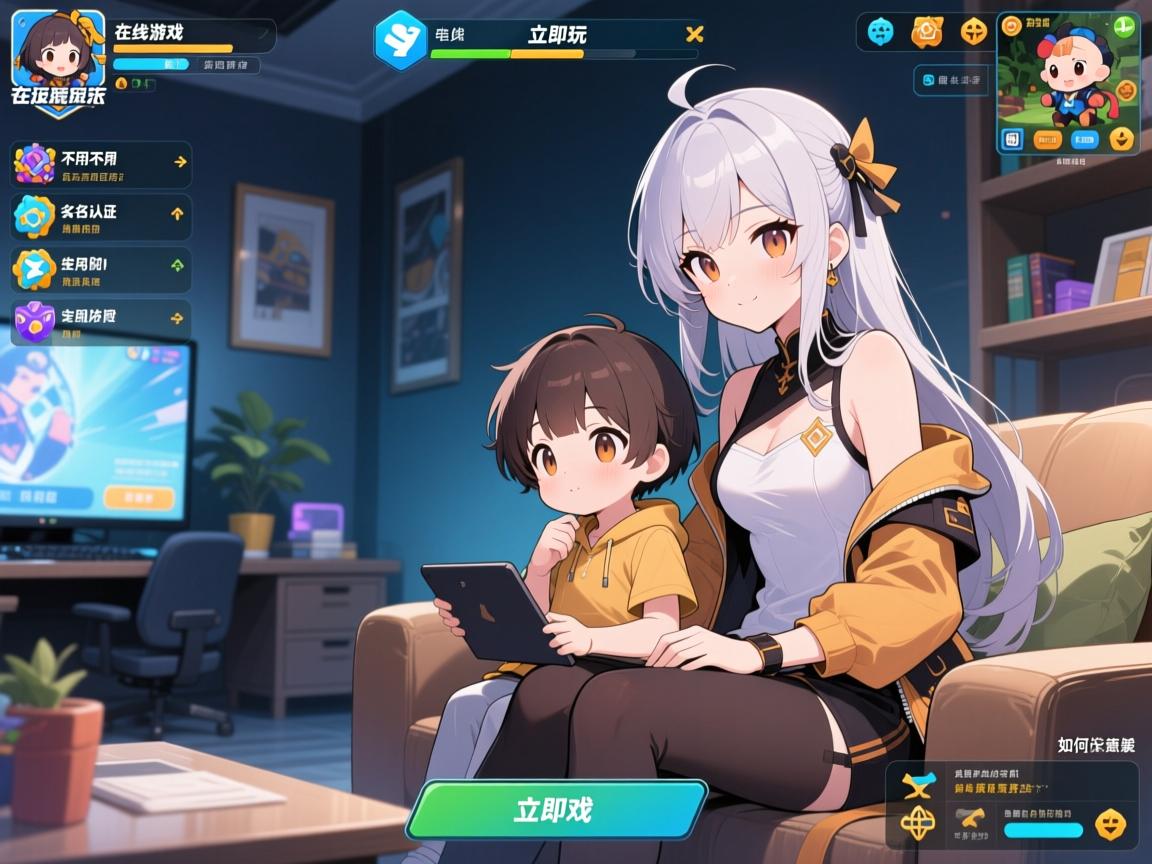Click the cyan bar button in bottom panel
This screenshot has height=864, width=1152.
pyautogui.click(x=1043, y=829)
